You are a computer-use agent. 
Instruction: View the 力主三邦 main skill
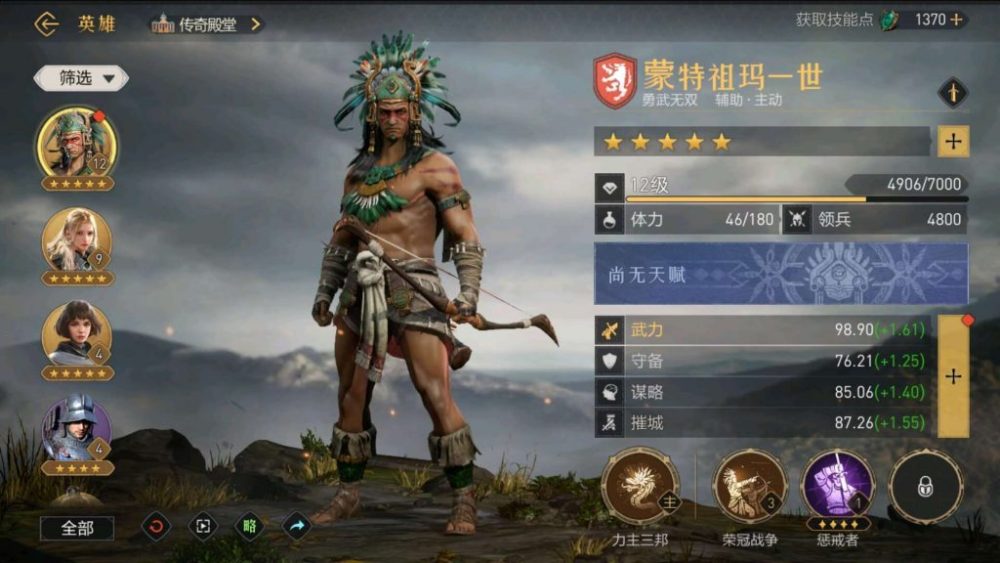click(640, 487)
